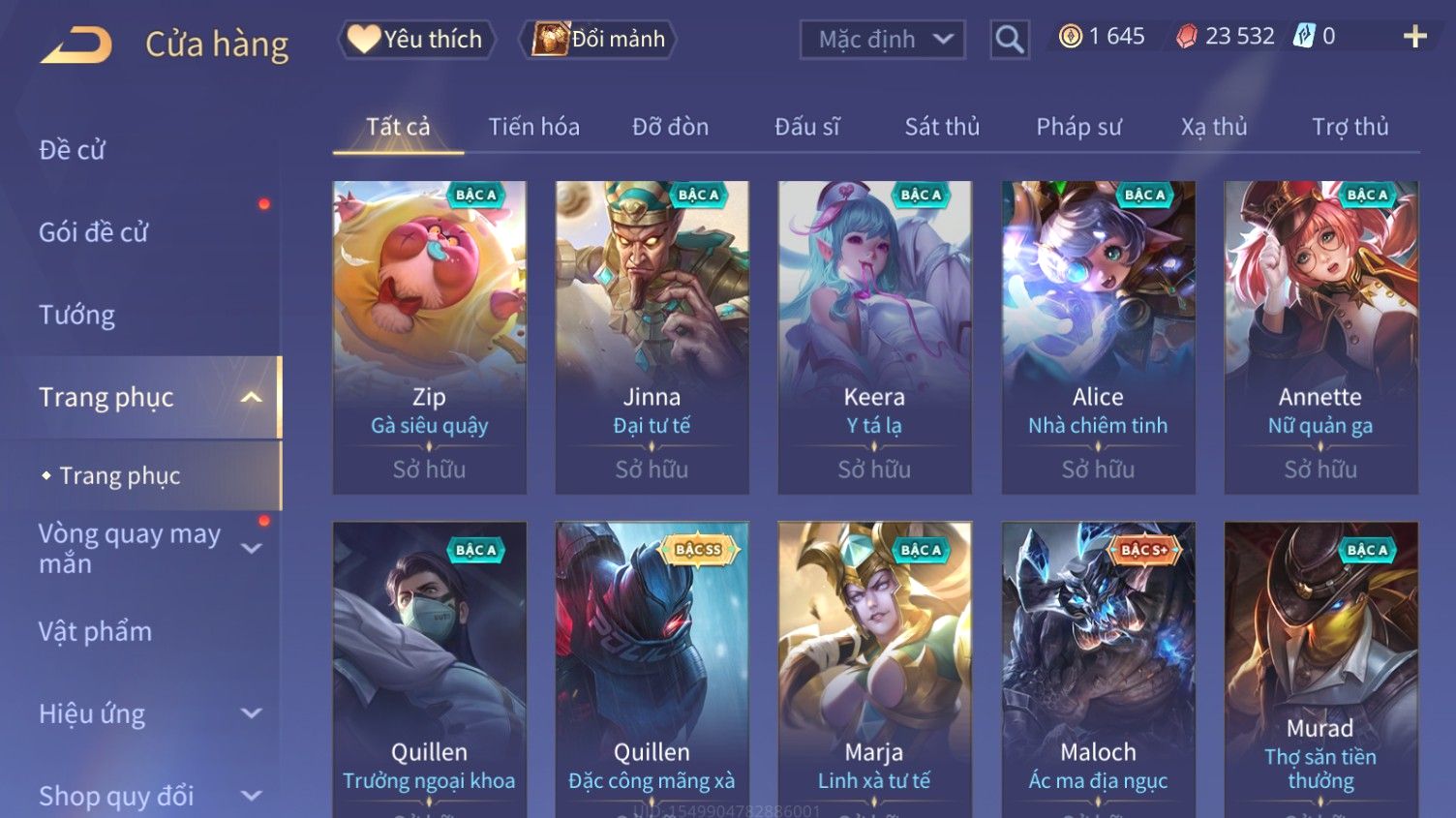
Task: Open the Vật phẩm items section
Action: pos(95,631)
